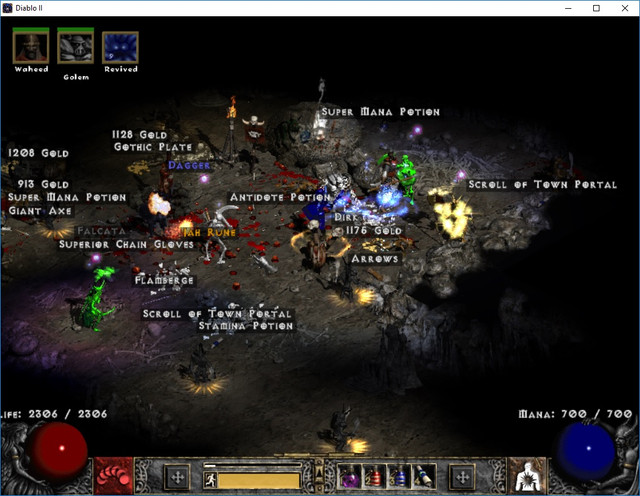Viewport: 640px width, 496px height.
Task: Grab the Antidote Potion label
Action: [279, 197]
